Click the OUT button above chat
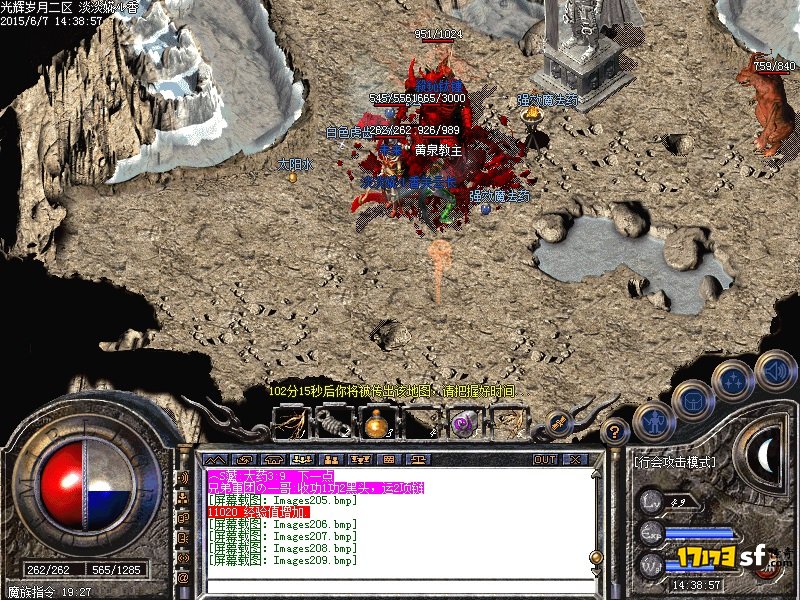Viewport: 800px width, 600px height. point(544,460)
